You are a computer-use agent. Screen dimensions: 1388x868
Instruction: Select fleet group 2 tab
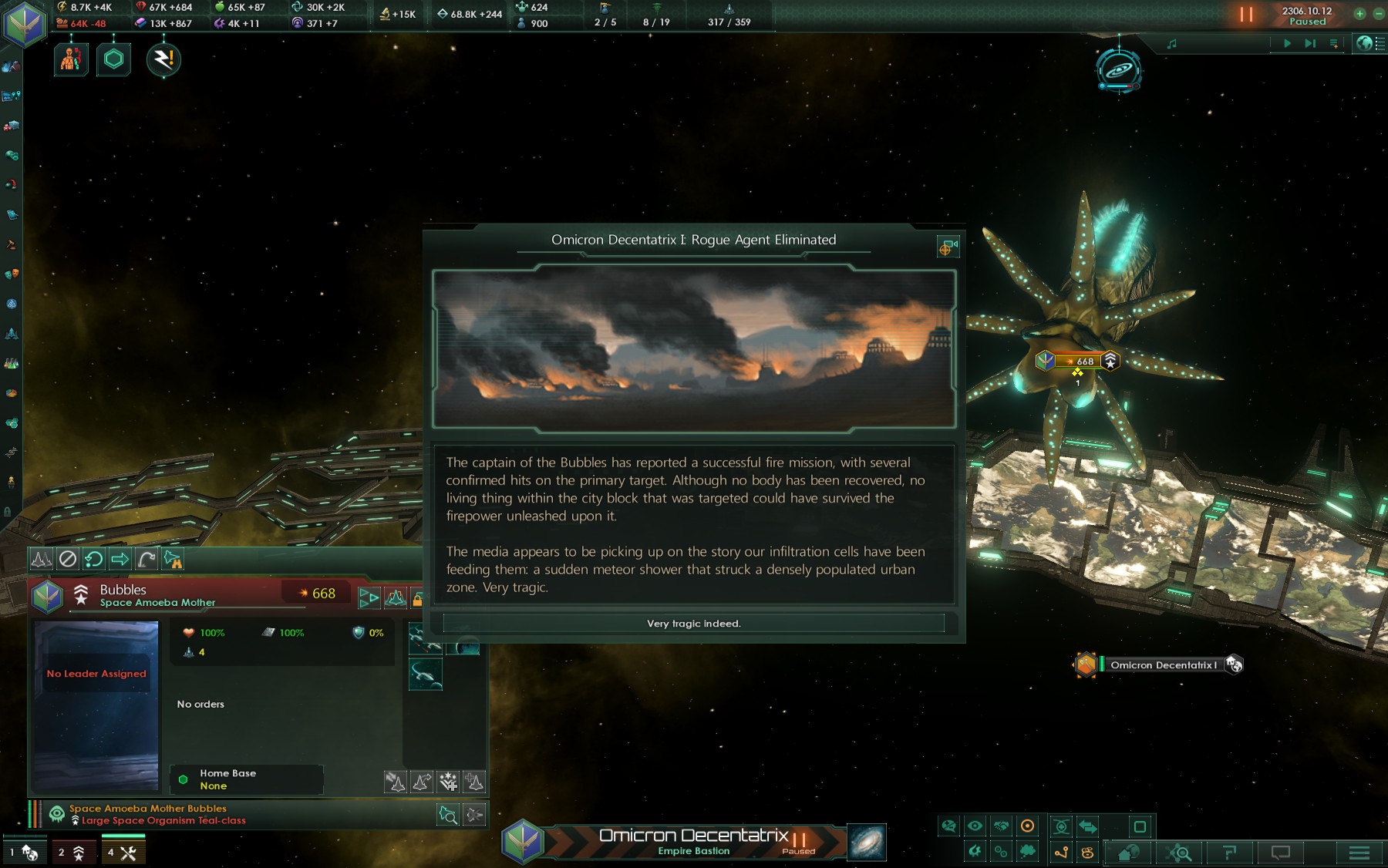pyautogui.click(x=72, y=852)
